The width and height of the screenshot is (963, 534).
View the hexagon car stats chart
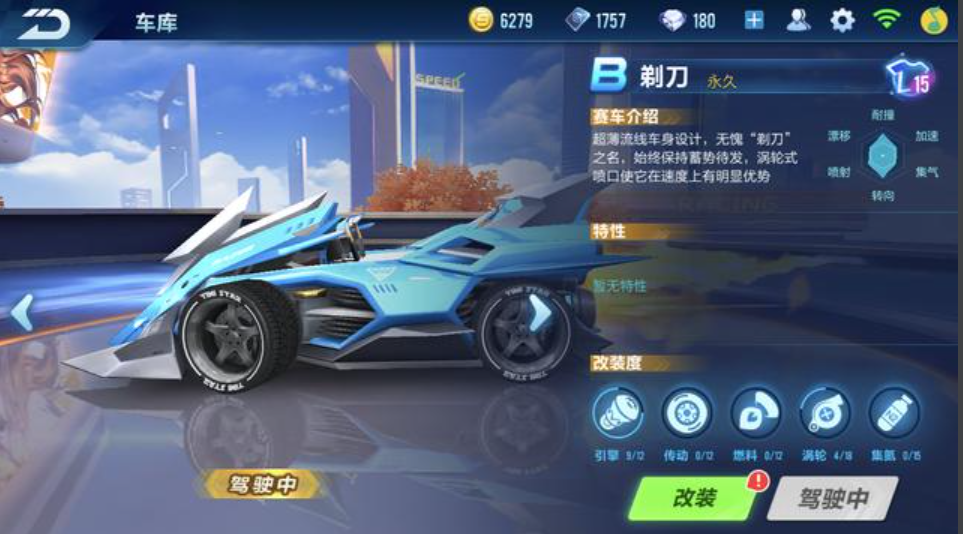coord(882,155)
